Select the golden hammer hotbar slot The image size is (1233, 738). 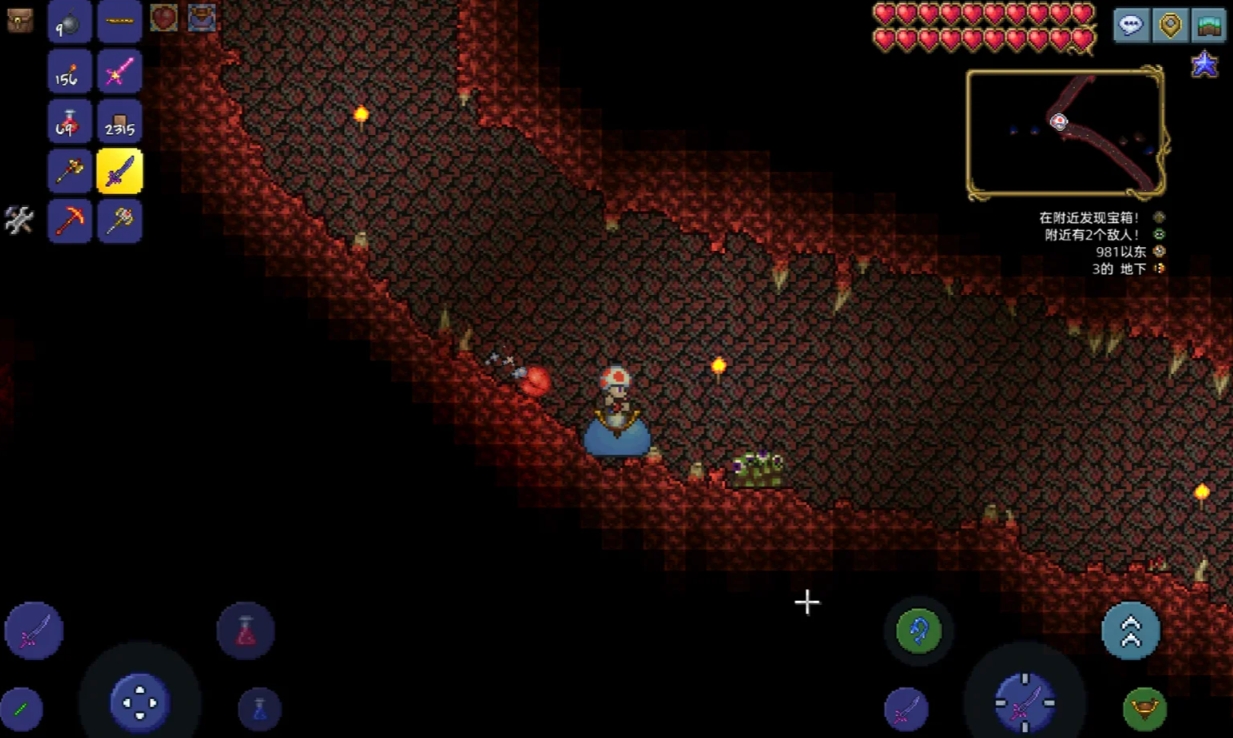pyautogui.click(x=119, y=220)
